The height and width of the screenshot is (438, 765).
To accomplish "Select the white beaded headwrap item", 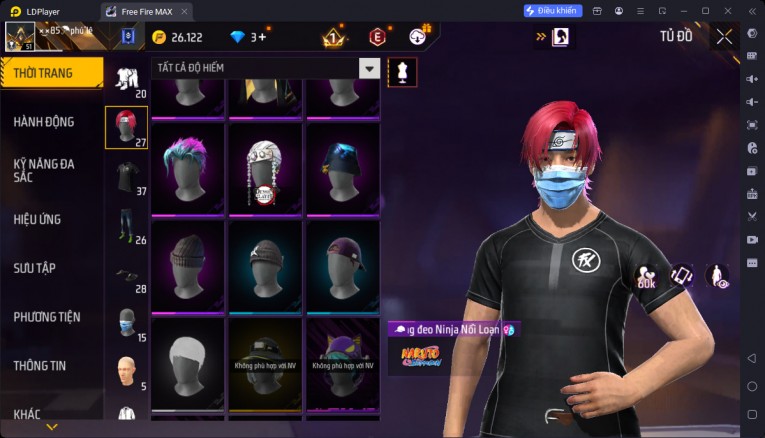I will [265, 168].
